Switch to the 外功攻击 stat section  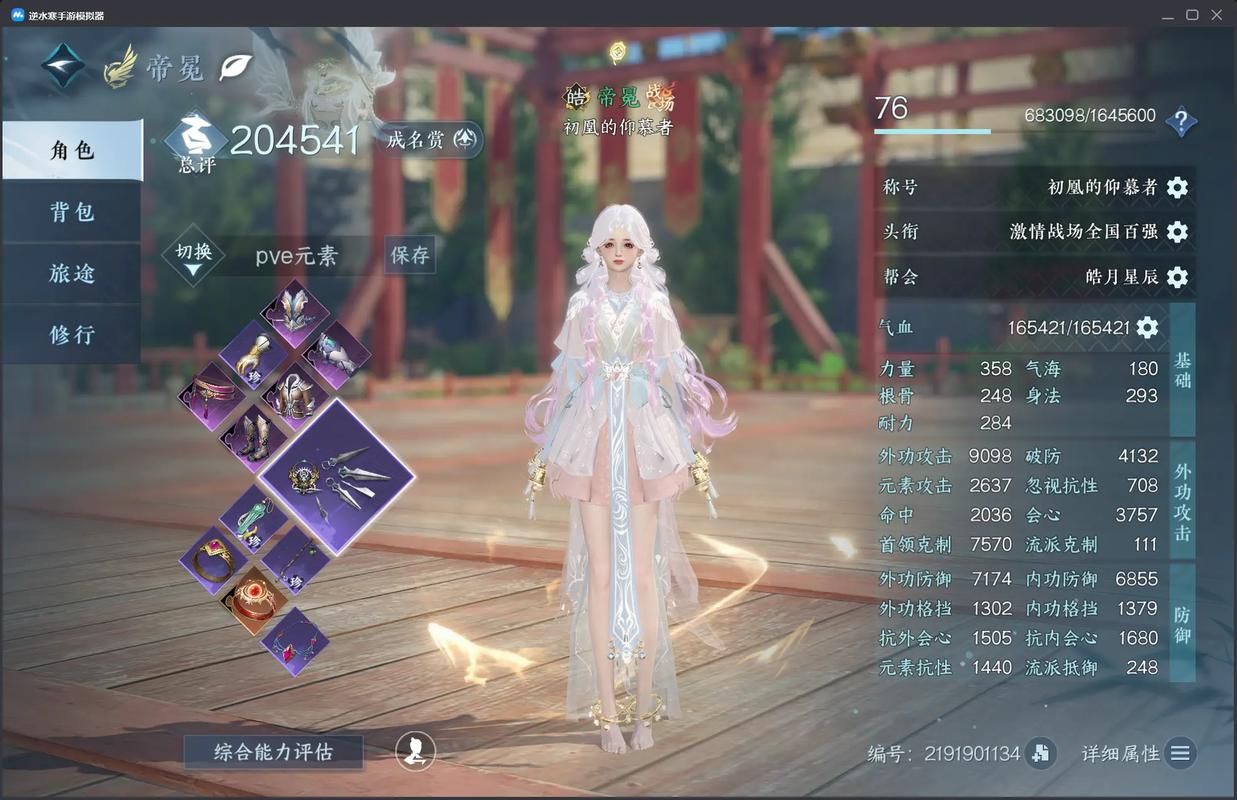coord(1182,502)
